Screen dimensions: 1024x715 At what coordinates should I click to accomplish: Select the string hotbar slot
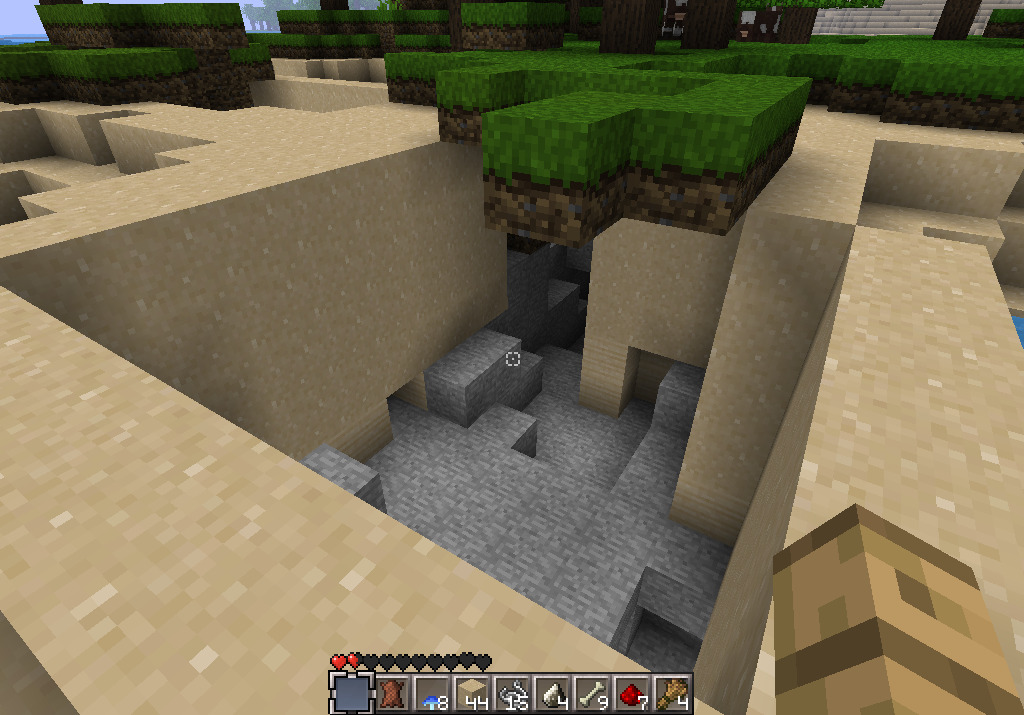point(512,692)
